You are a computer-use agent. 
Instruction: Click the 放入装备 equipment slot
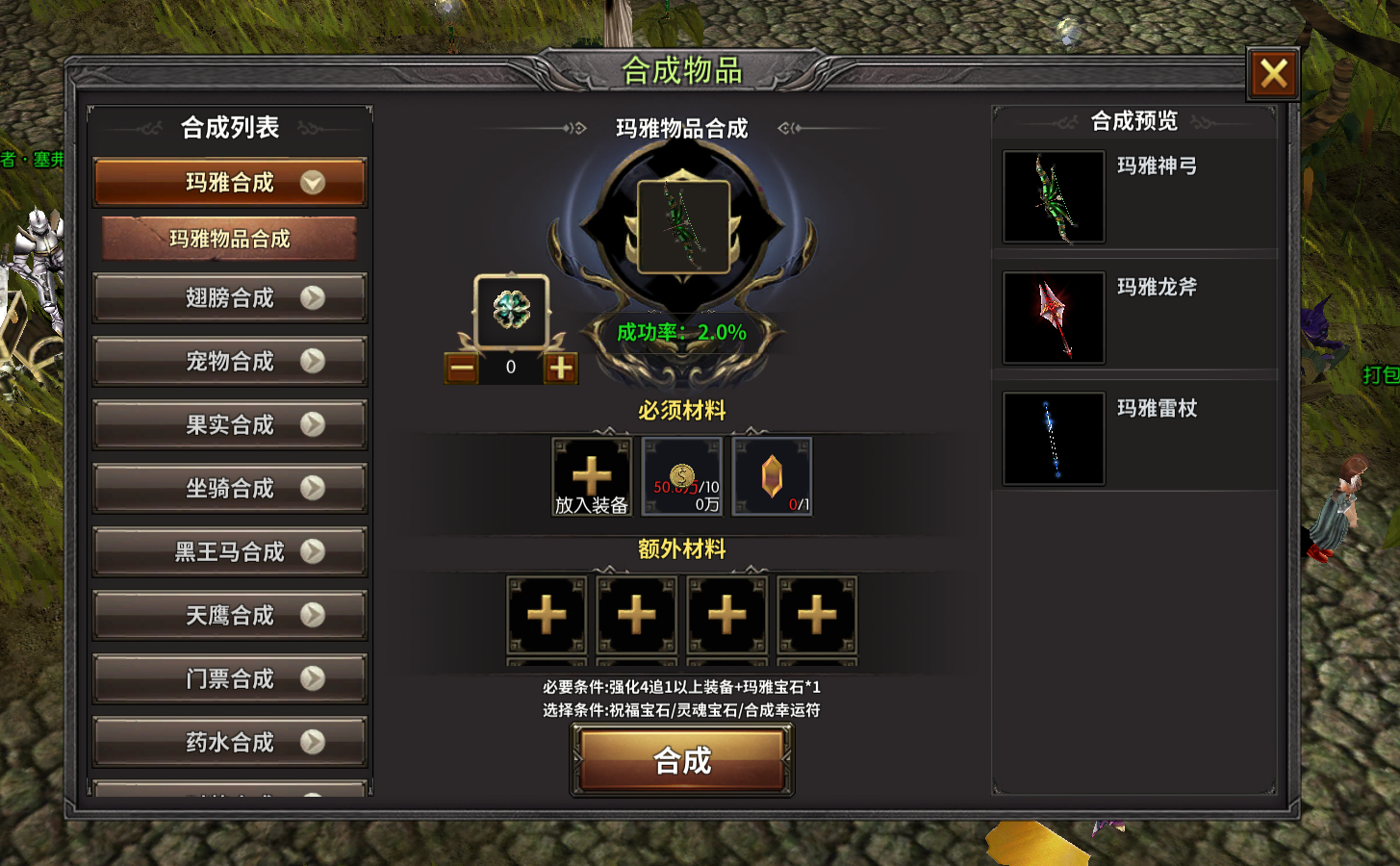point(592,477)
